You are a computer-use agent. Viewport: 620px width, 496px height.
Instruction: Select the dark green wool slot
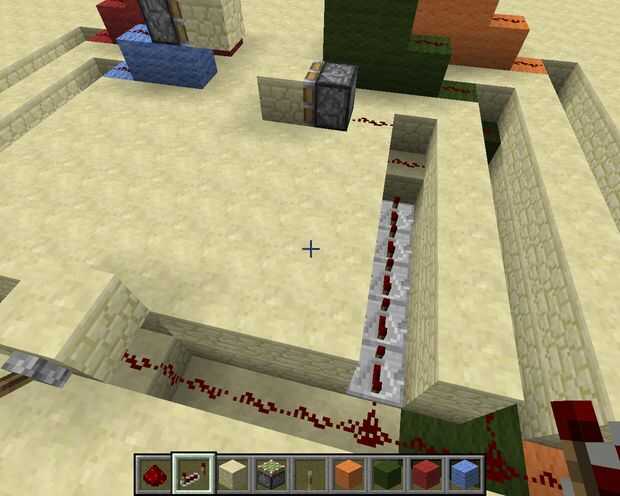(x=386, y=473)
